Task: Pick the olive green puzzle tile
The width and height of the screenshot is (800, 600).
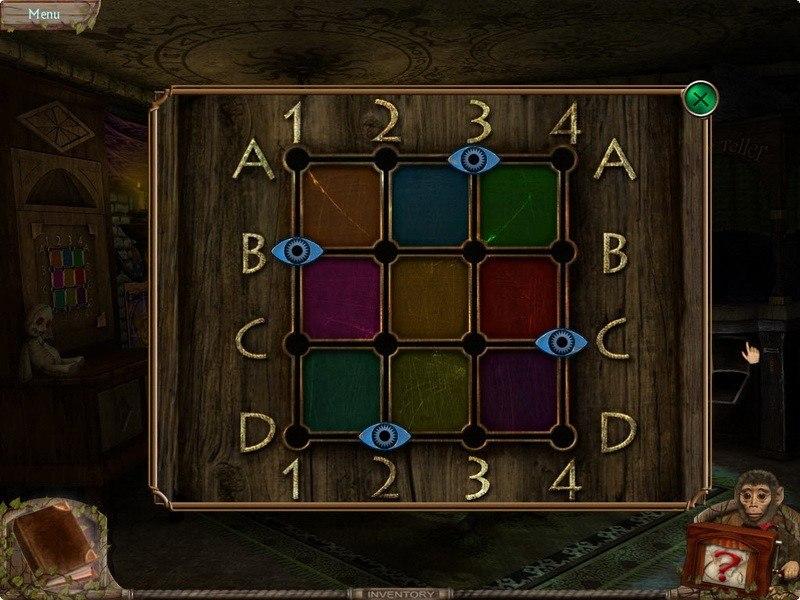Action: [430, 390]
